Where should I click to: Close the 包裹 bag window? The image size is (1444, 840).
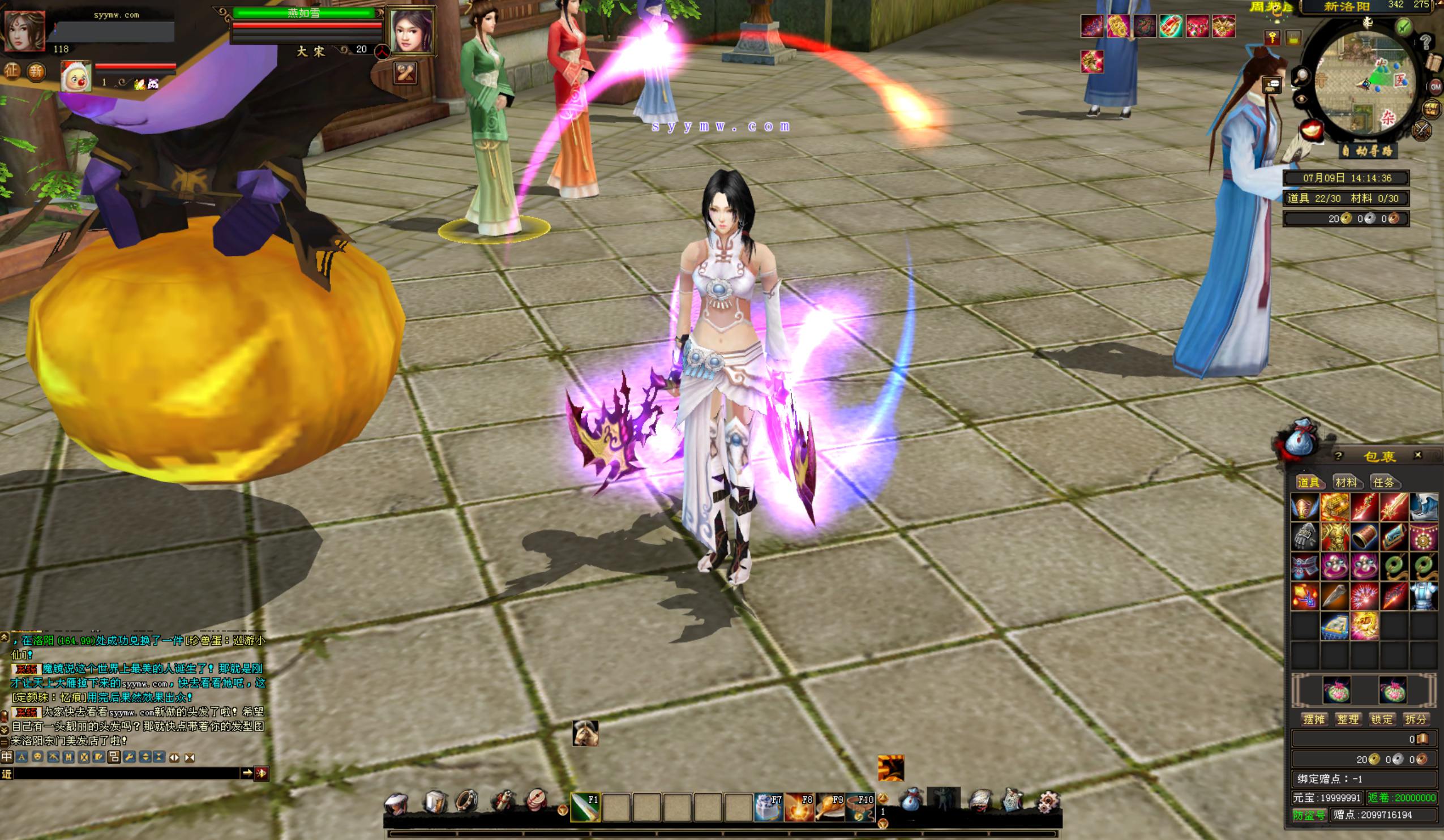point(1417,455)
